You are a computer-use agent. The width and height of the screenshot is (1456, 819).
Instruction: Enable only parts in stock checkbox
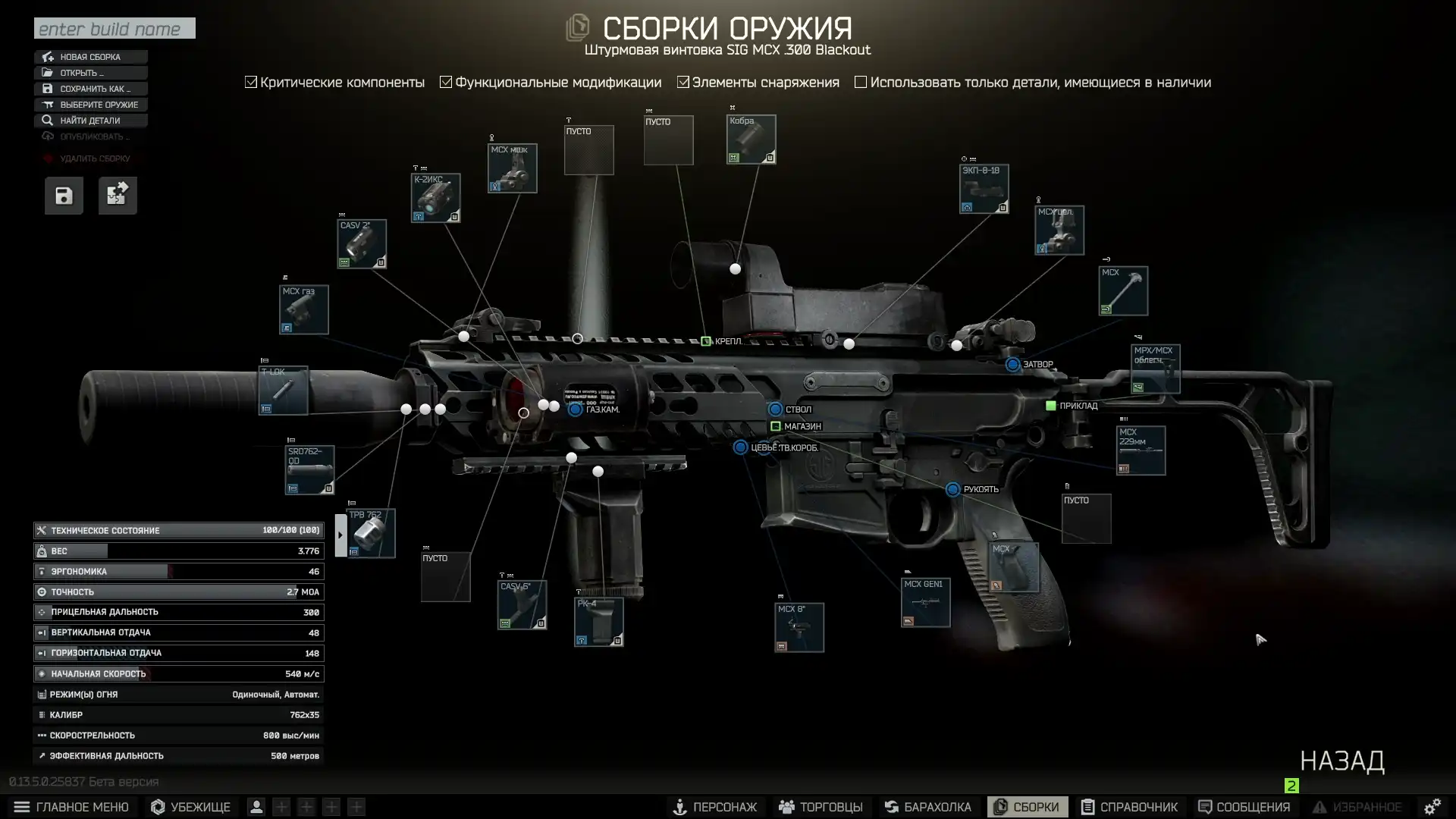861,82
